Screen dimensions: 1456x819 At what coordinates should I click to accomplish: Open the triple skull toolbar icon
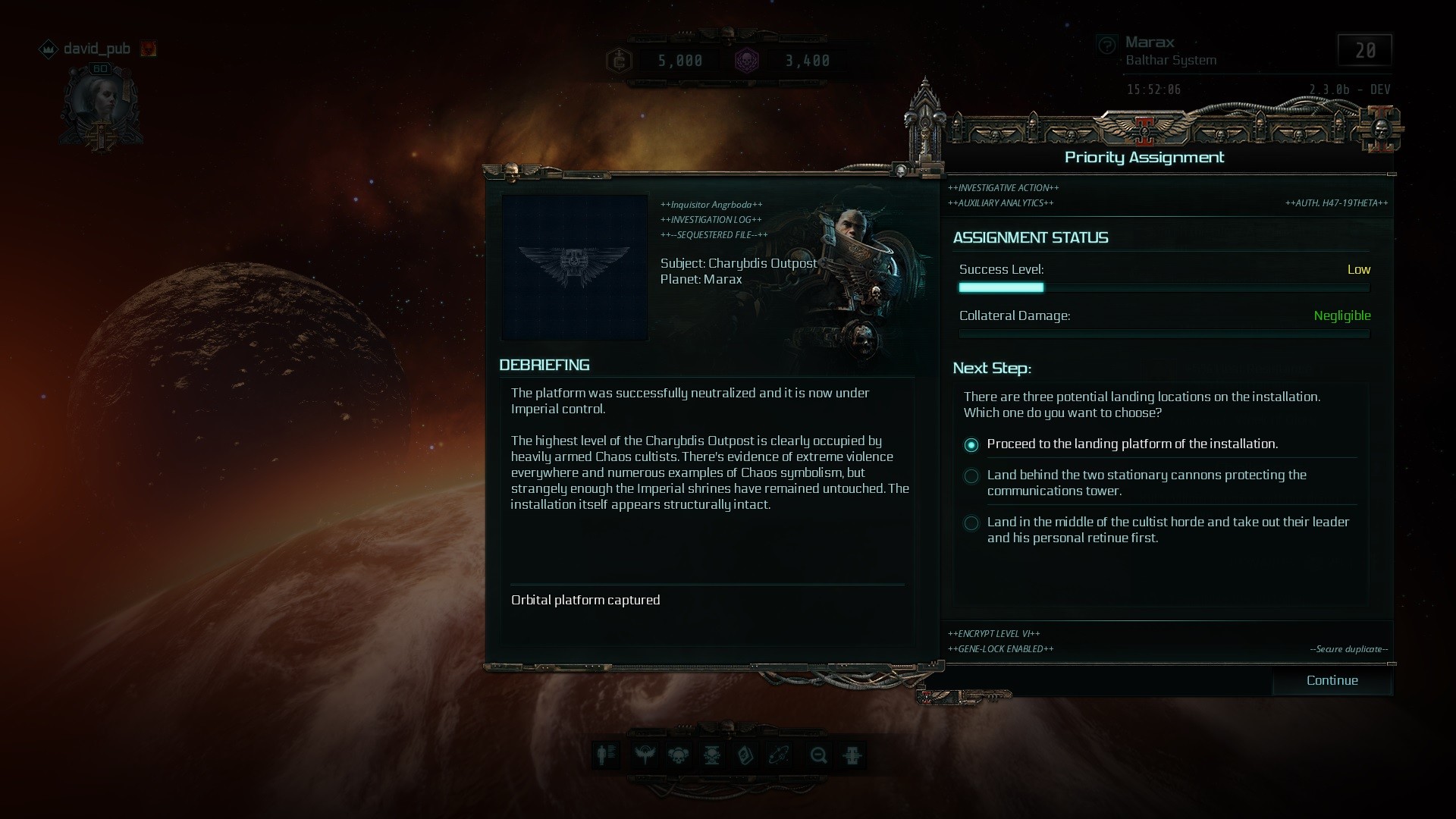click(678, 755)
